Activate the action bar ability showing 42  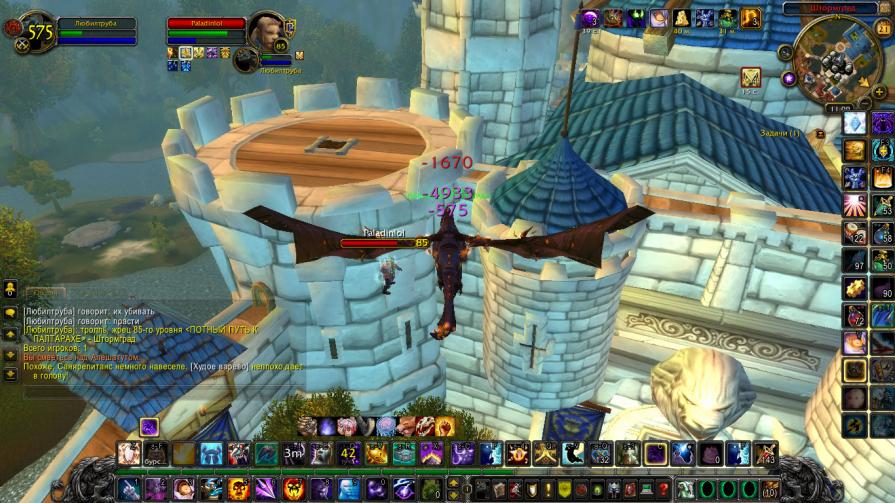(349, 453)
